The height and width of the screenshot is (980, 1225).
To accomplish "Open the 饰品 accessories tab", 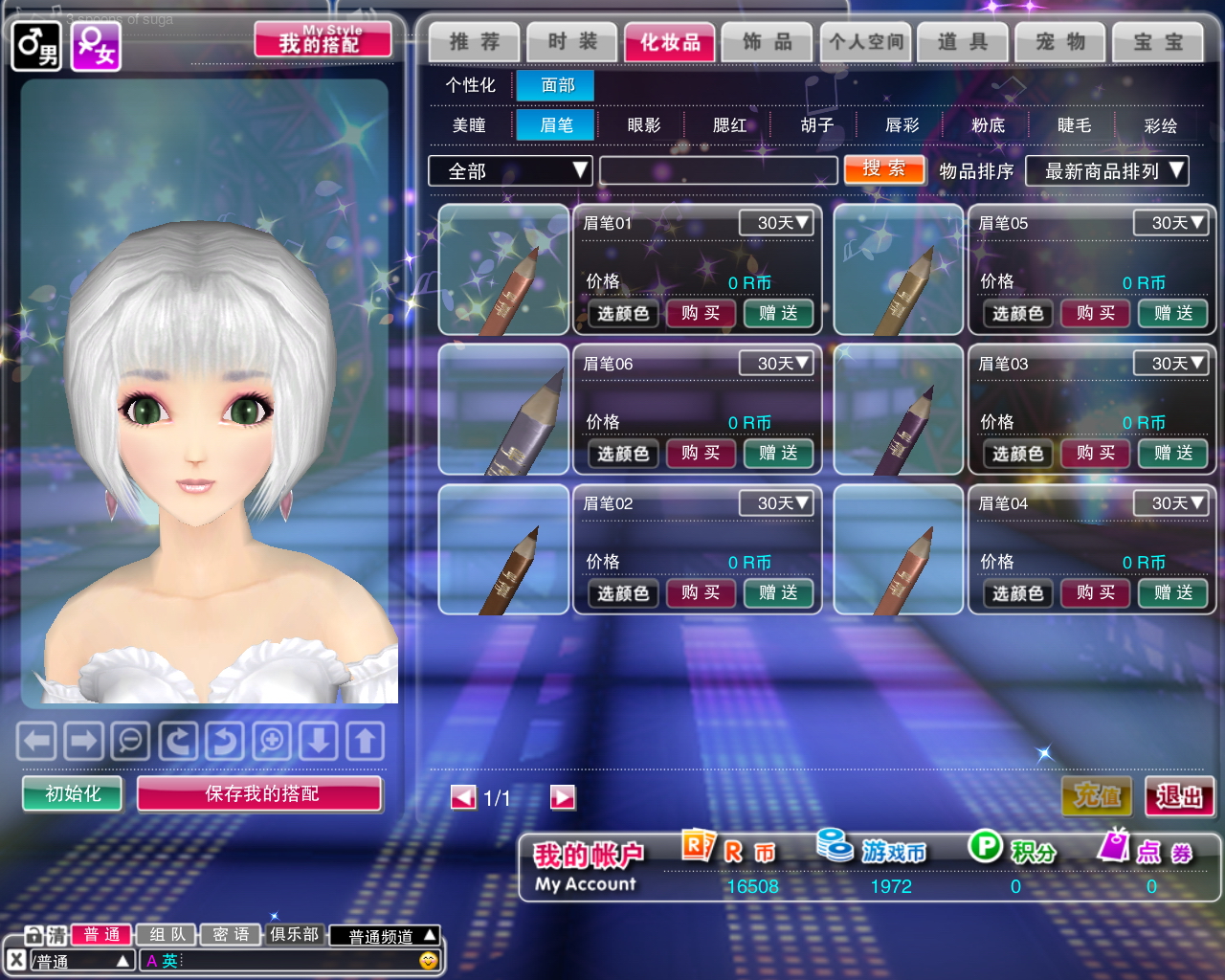I will tap(768, 42).
